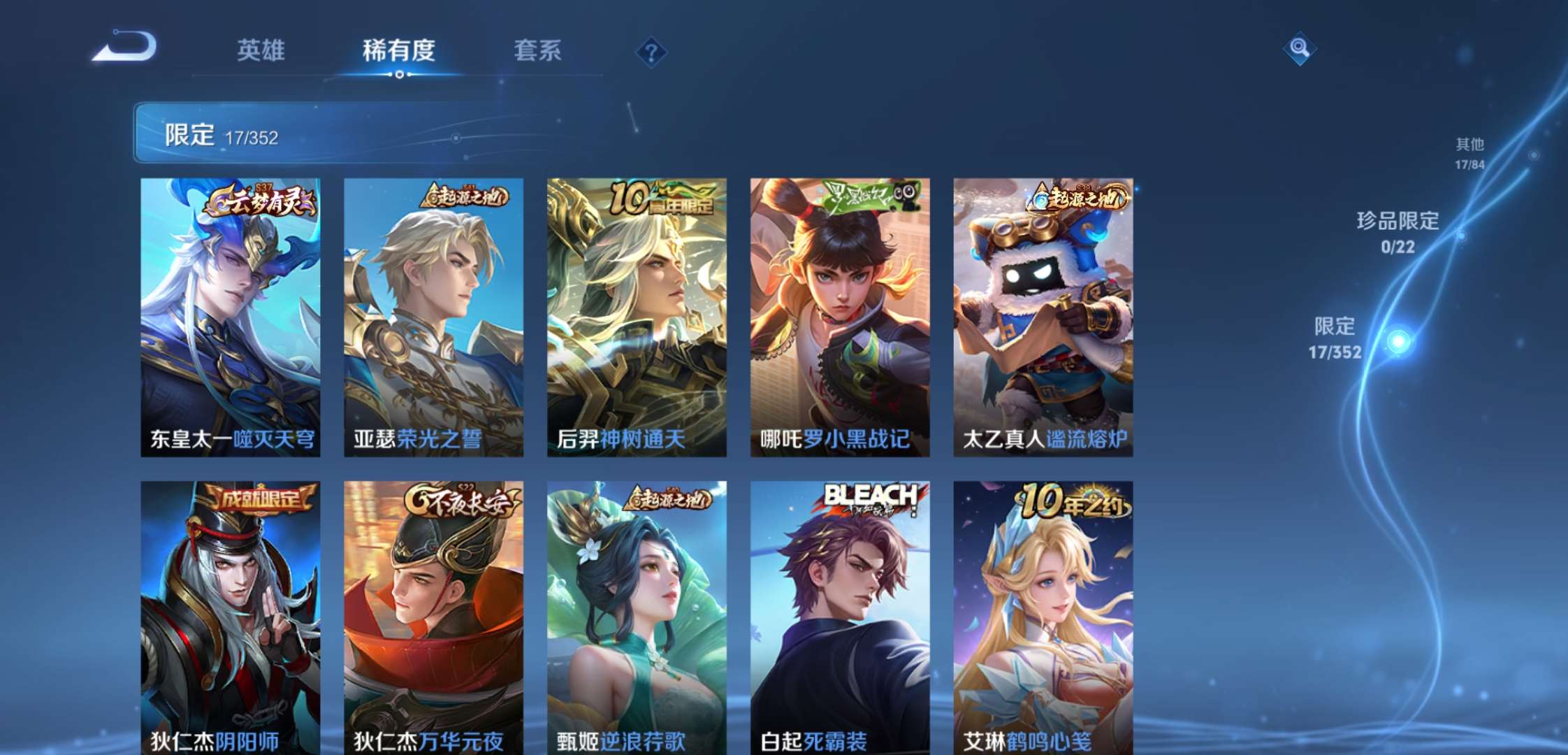Select the 稀有度 tab
Image resolution: width=1568 pixels, height=755 pixels.
399,50
